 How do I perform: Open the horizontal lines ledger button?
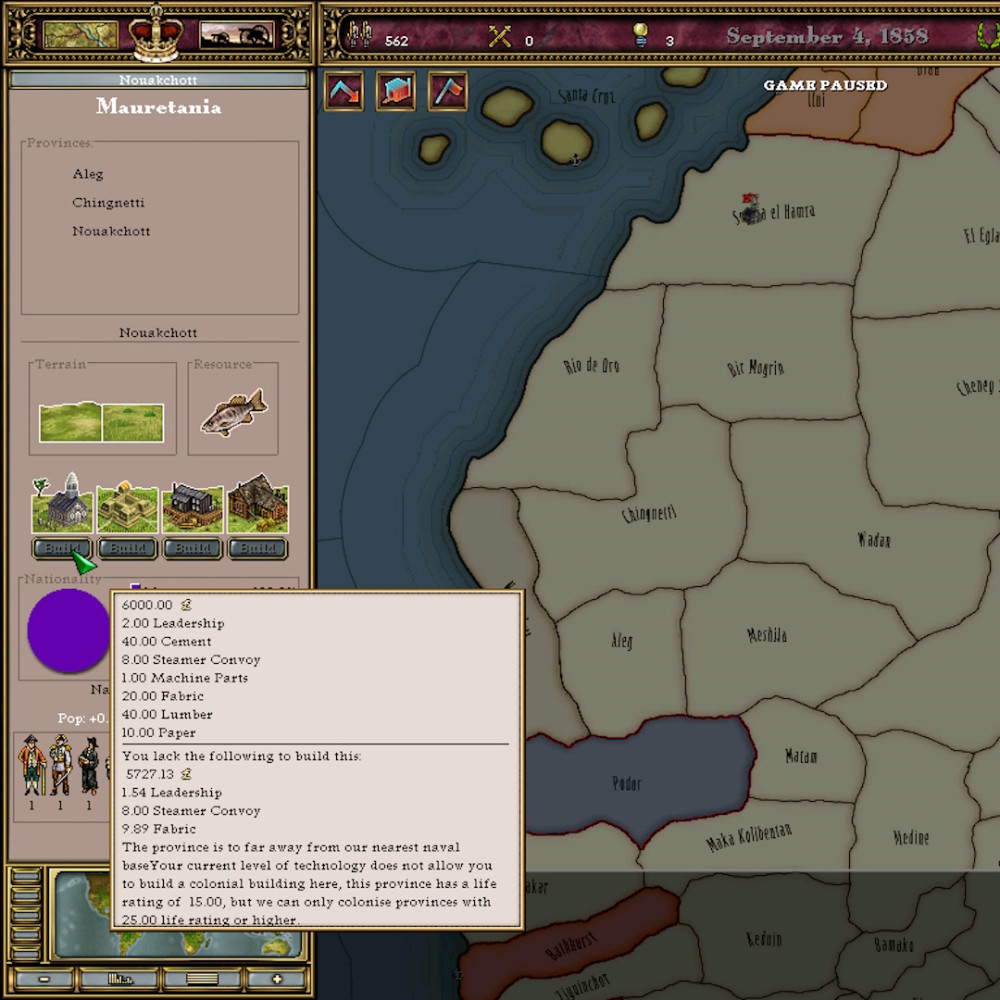coord(201,978)
